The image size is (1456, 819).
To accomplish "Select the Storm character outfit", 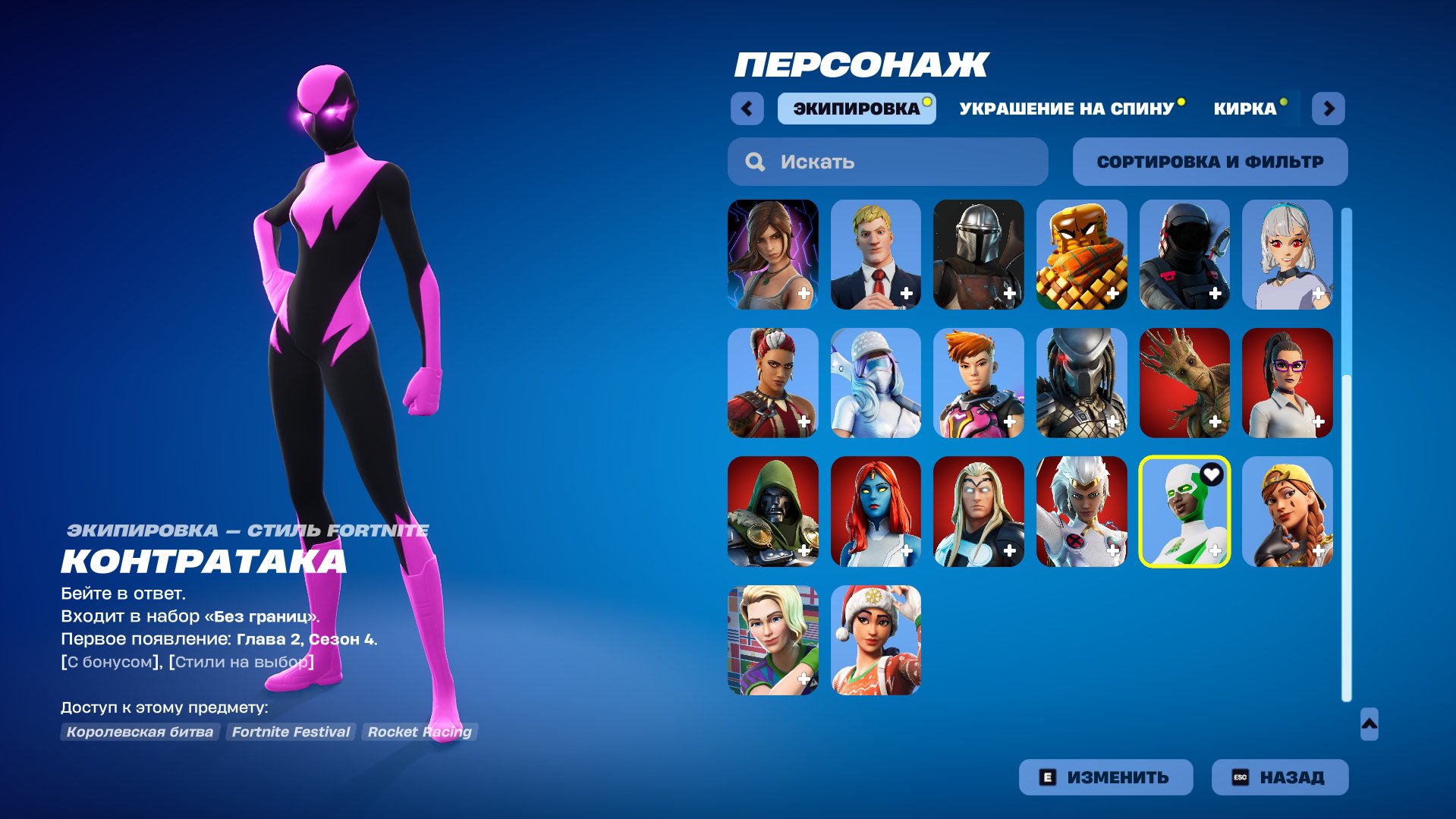I will point(1081,512).
